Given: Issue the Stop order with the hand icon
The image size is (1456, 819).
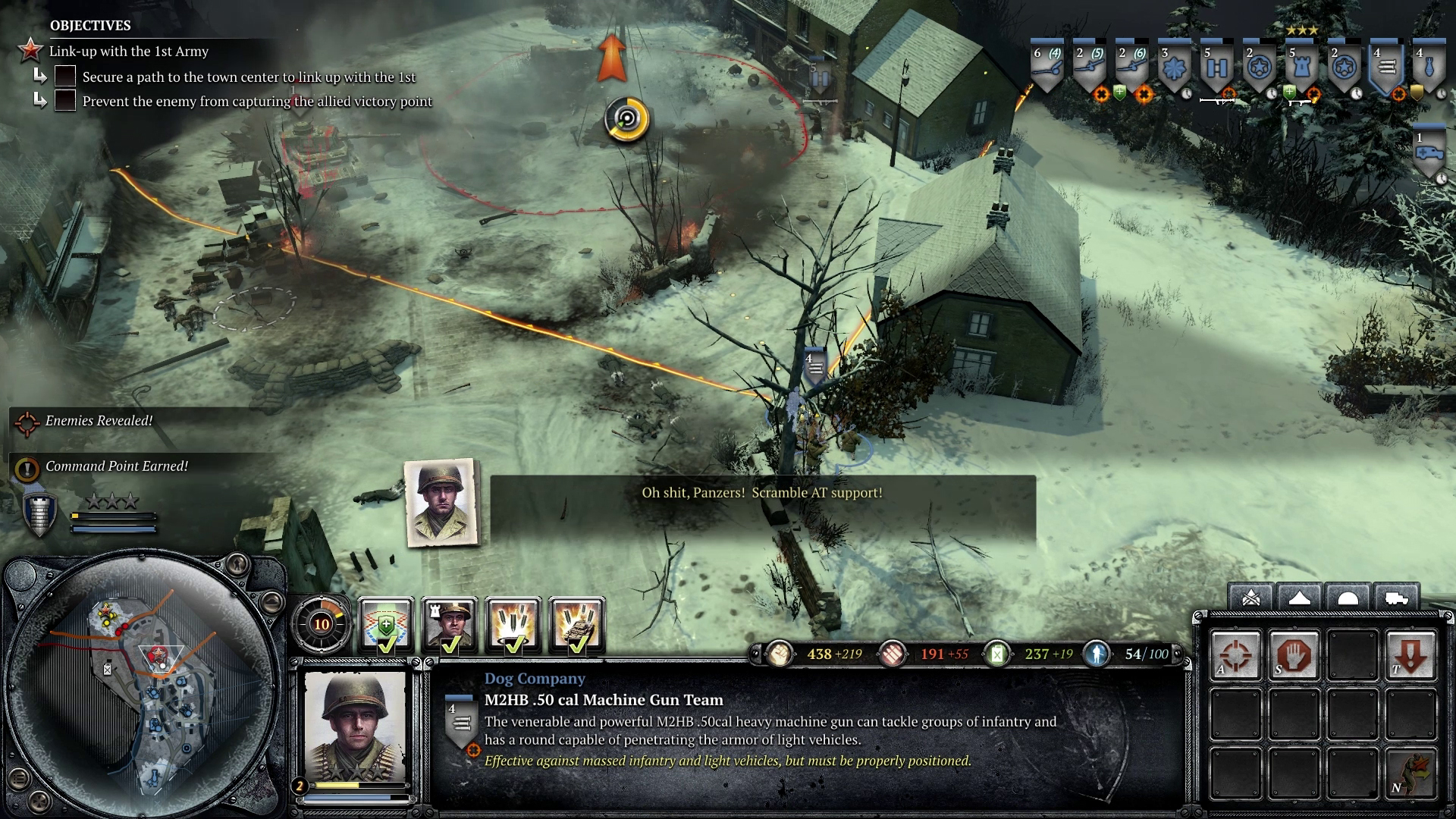Looking at the screenshot, I should coord(1294,654).
